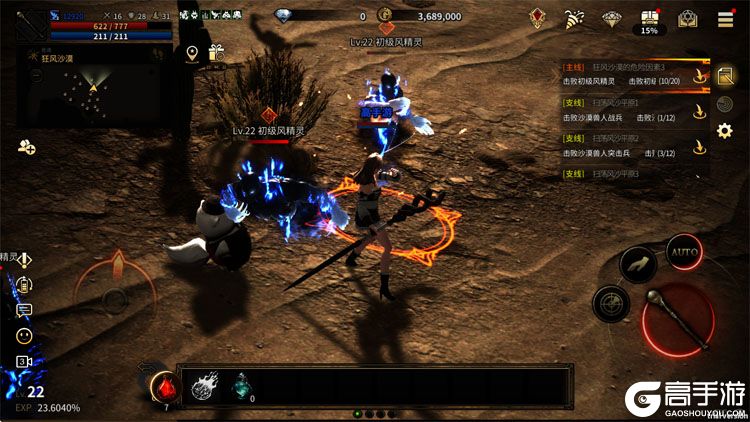Open the party popper events icon
This screenshot has height=422, width=750.
[574, 19]
